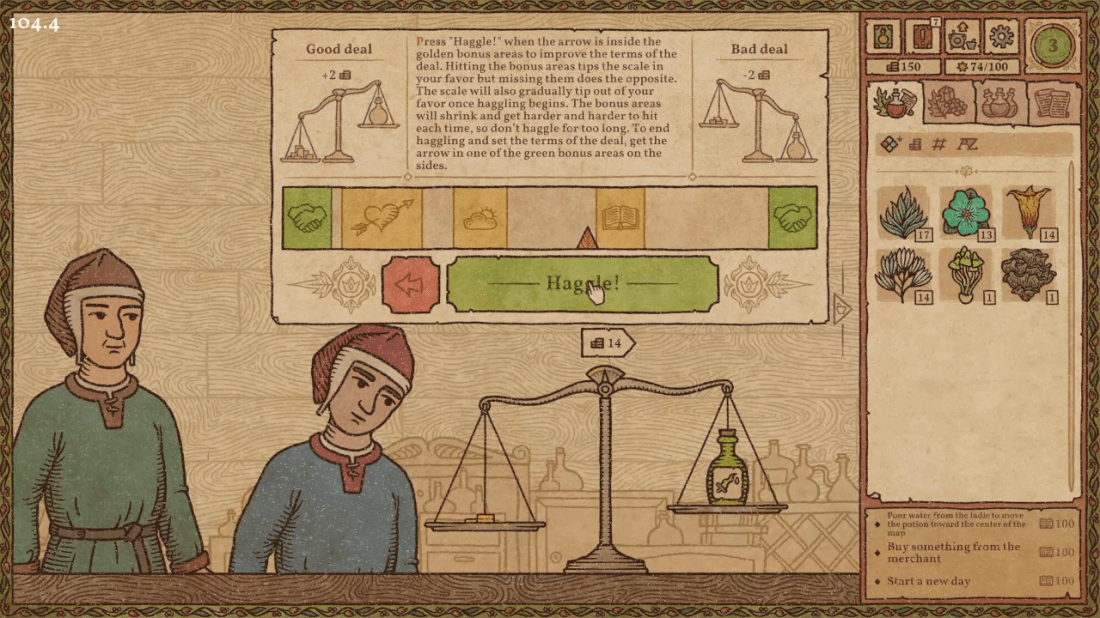Sort inventory by the colored diamonds icon
Screen dimensions: 1100x618
click(x=891, y=144)
